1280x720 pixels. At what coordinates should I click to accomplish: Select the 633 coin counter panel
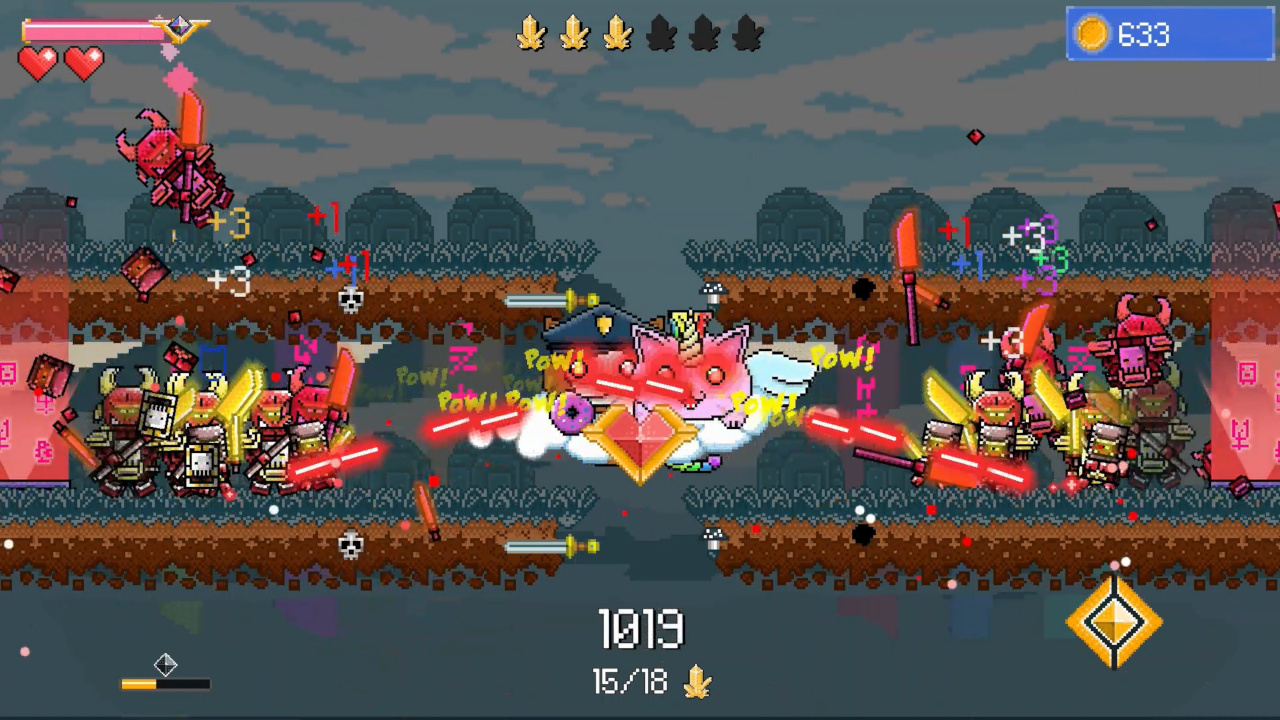click(1168, 35)
